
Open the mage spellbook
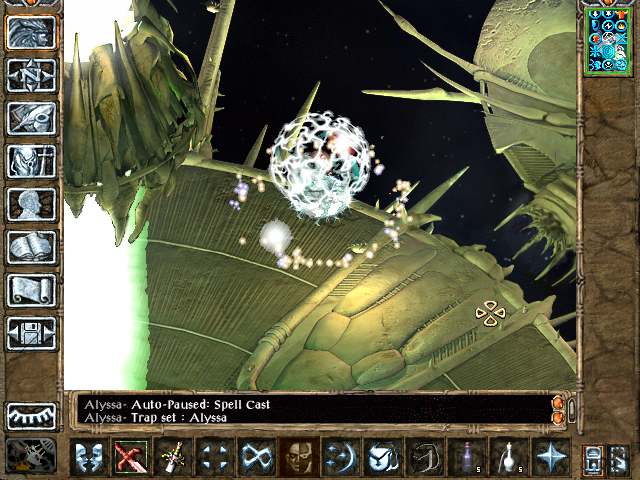(32, 247)
